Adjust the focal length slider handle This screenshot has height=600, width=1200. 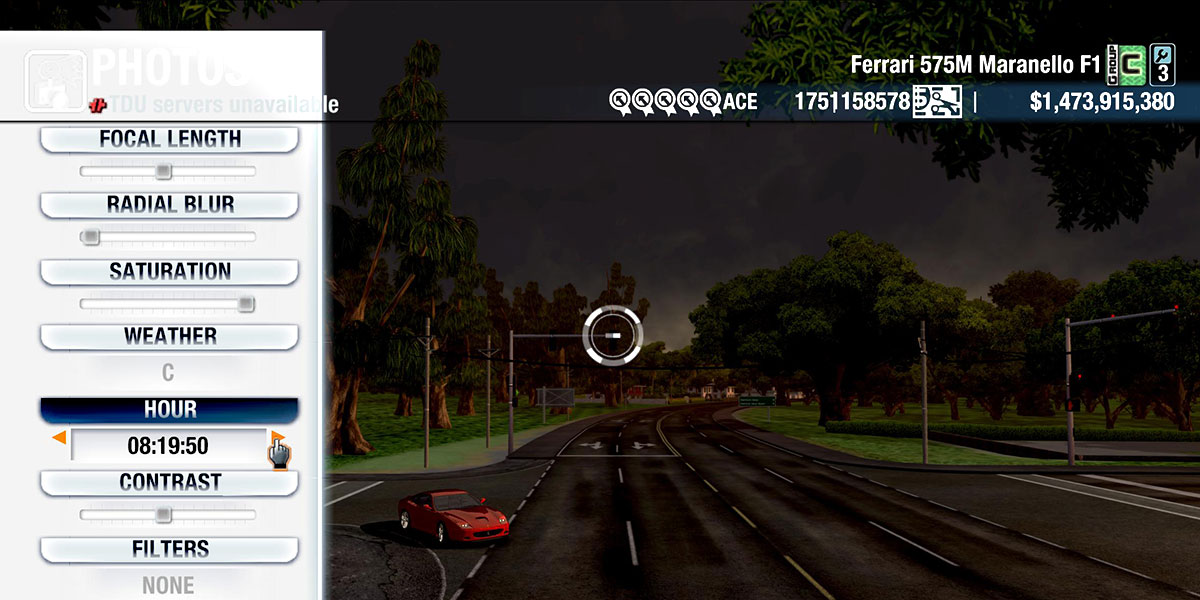(x=163, y=171)
